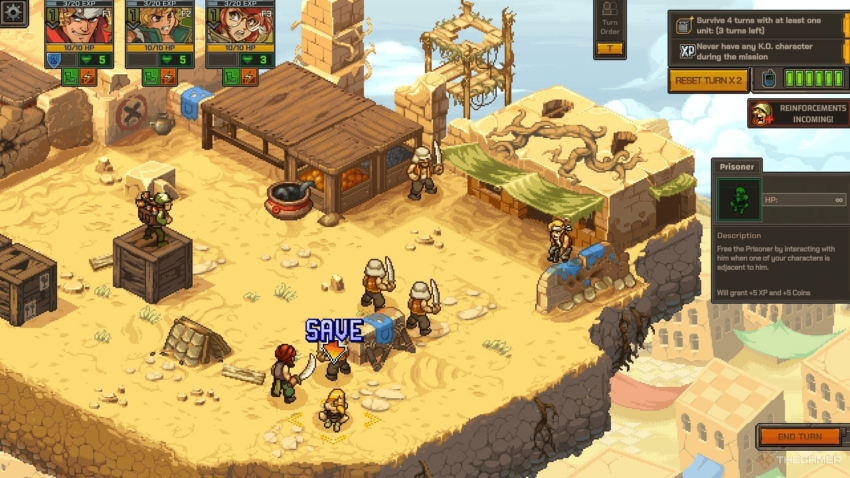Open the Turn Order panel
Image resolution: width=850 pixels, height=478 pixels.
pos(610,29)
